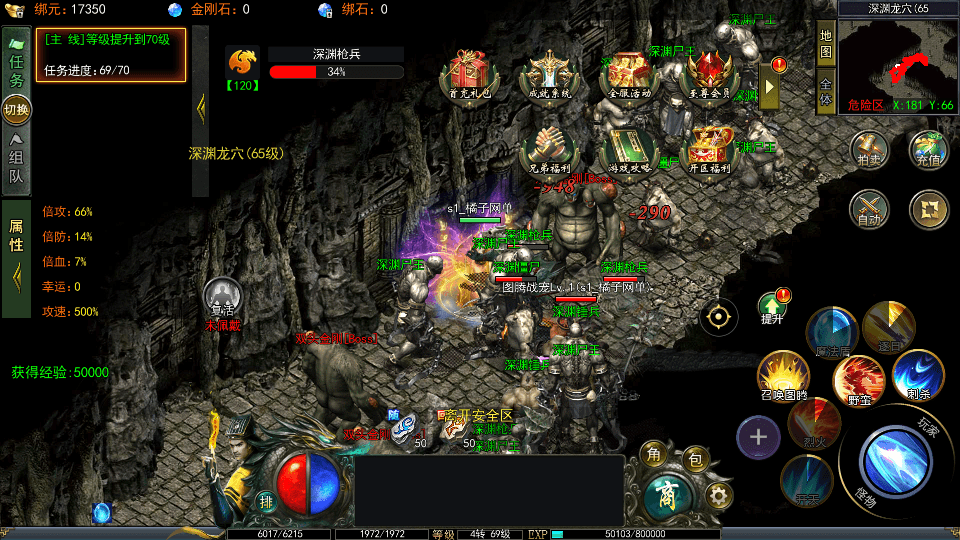
Task: Open the 成就系统 achievement system
Action: [x=549, y=73]
